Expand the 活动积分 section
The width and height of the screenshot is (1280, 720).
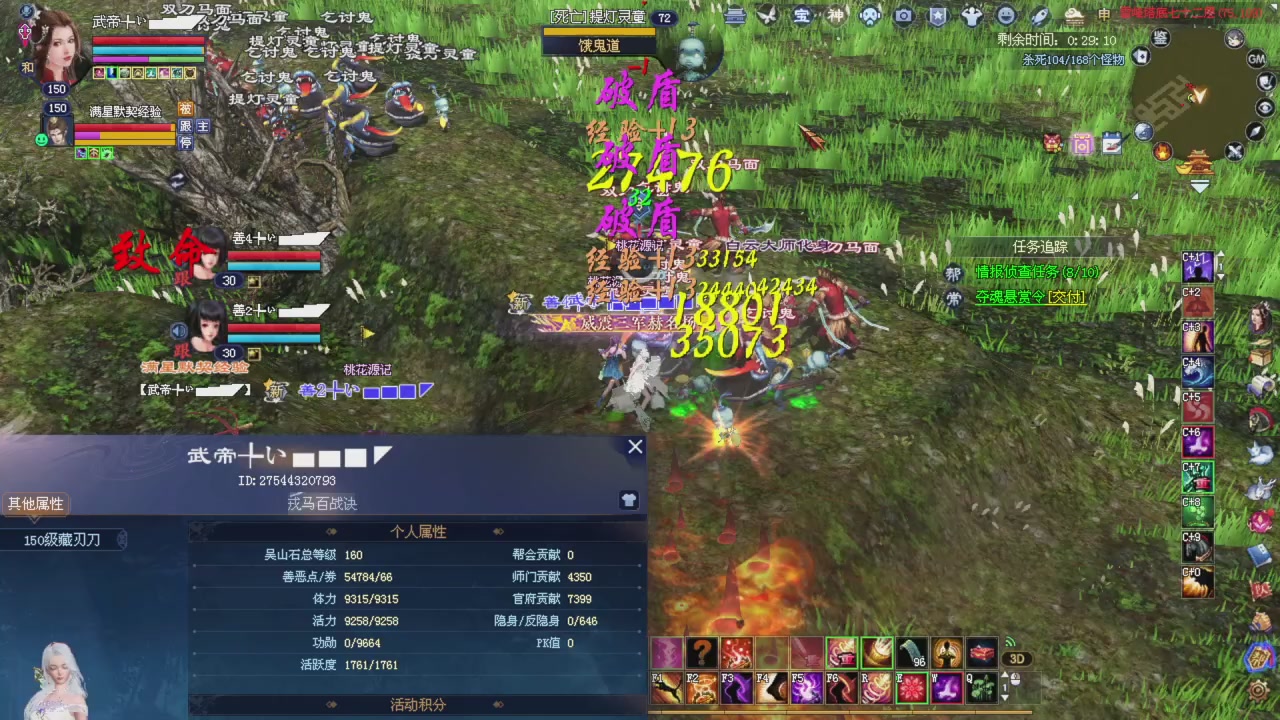tap(417, 704)
